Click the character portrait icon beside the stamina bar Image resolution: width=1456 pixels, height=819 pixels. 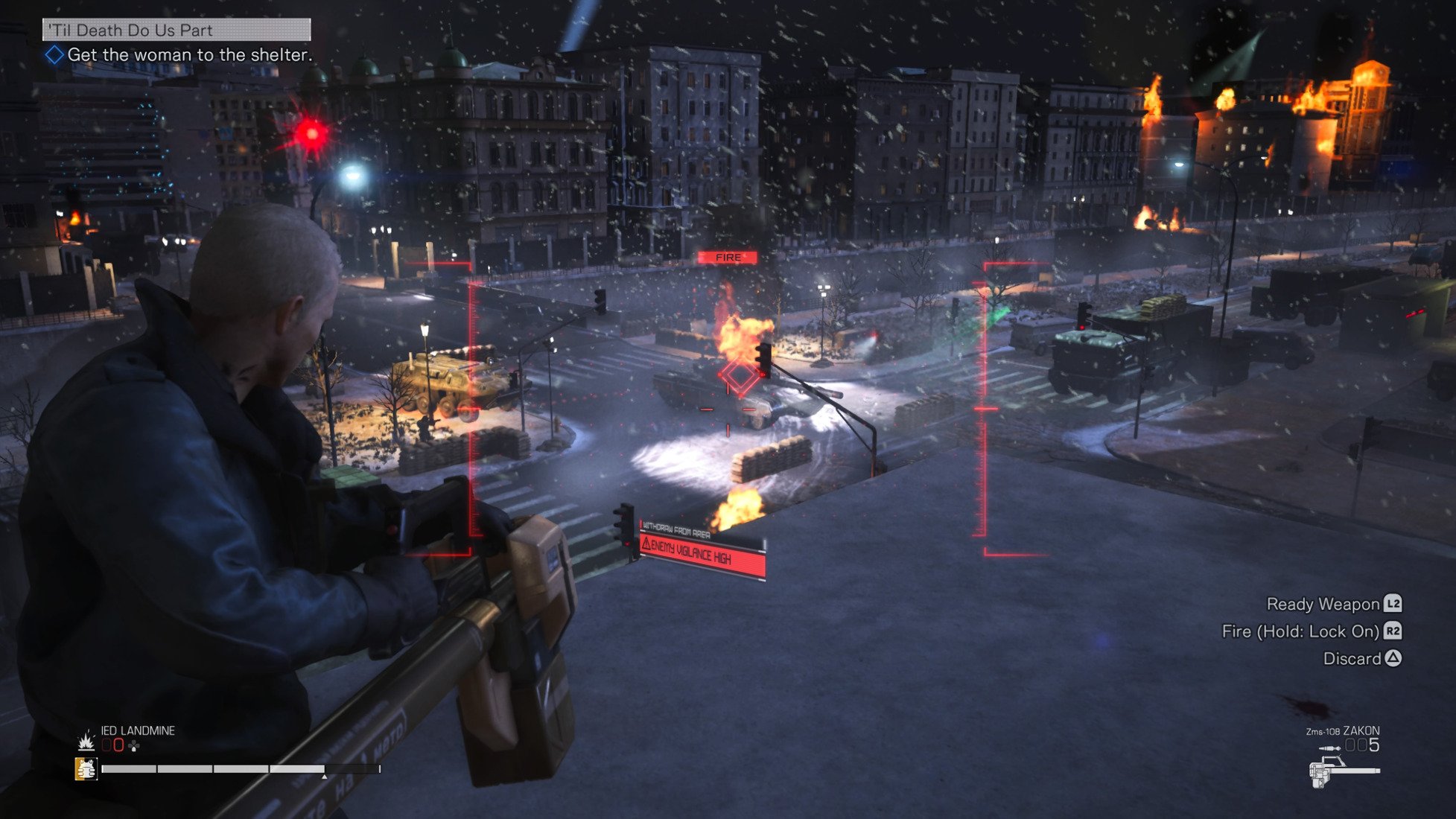[x=86, y=769]
